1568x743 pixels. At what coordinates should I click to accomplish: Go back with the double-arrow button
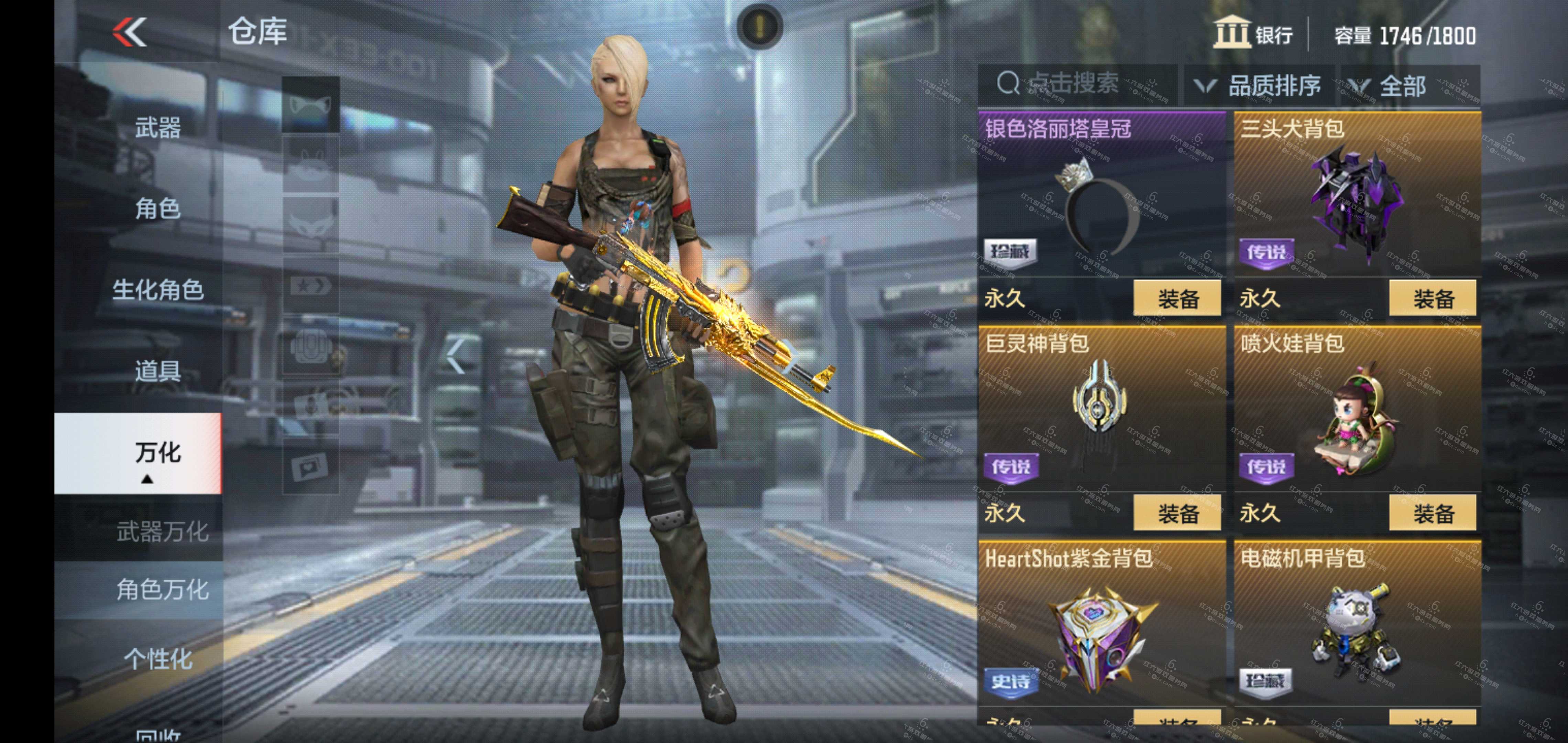130,32
